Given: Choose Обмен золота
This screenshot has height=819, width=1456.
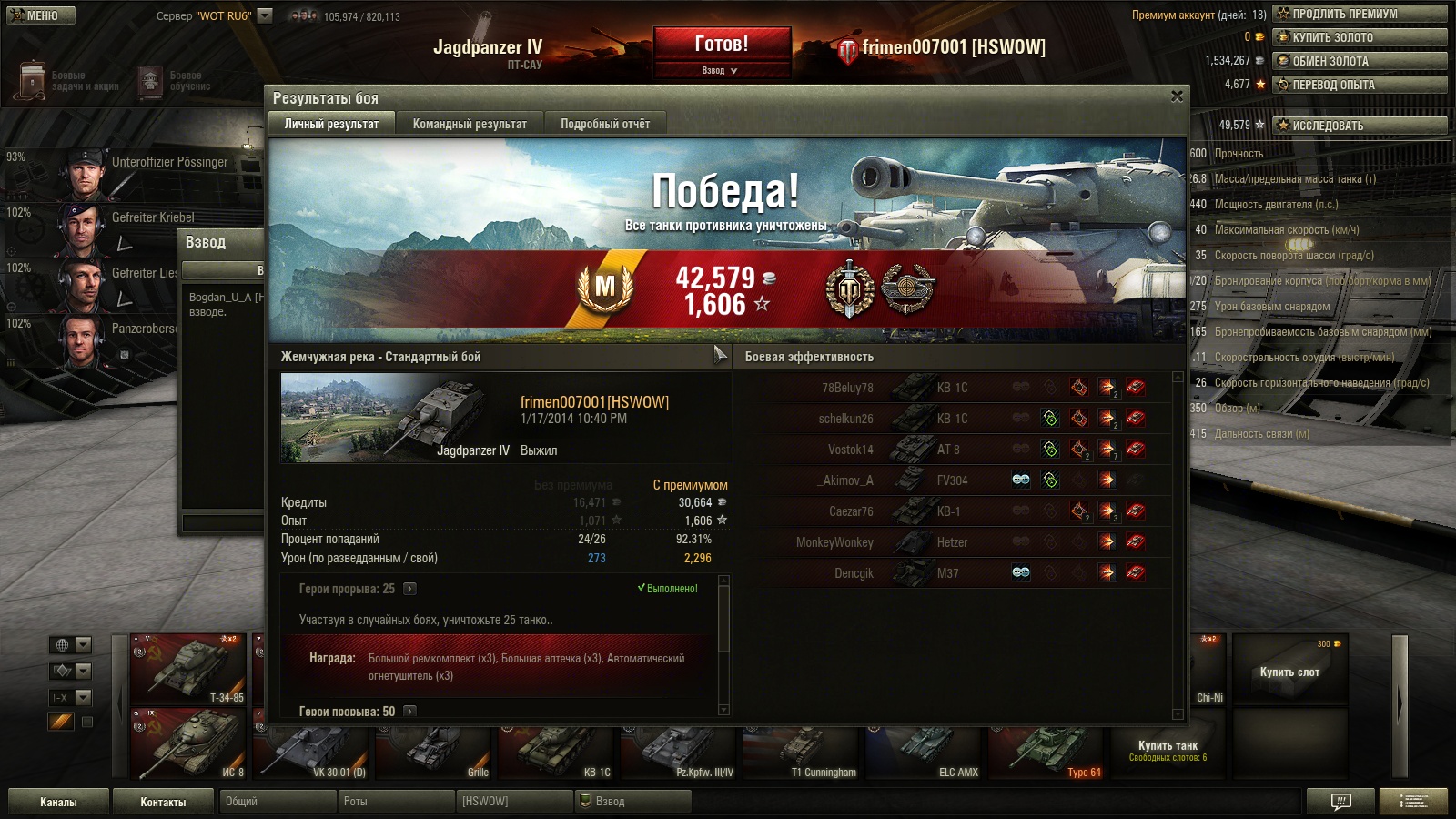Looking at the screenshot, I should (1360, 61).
